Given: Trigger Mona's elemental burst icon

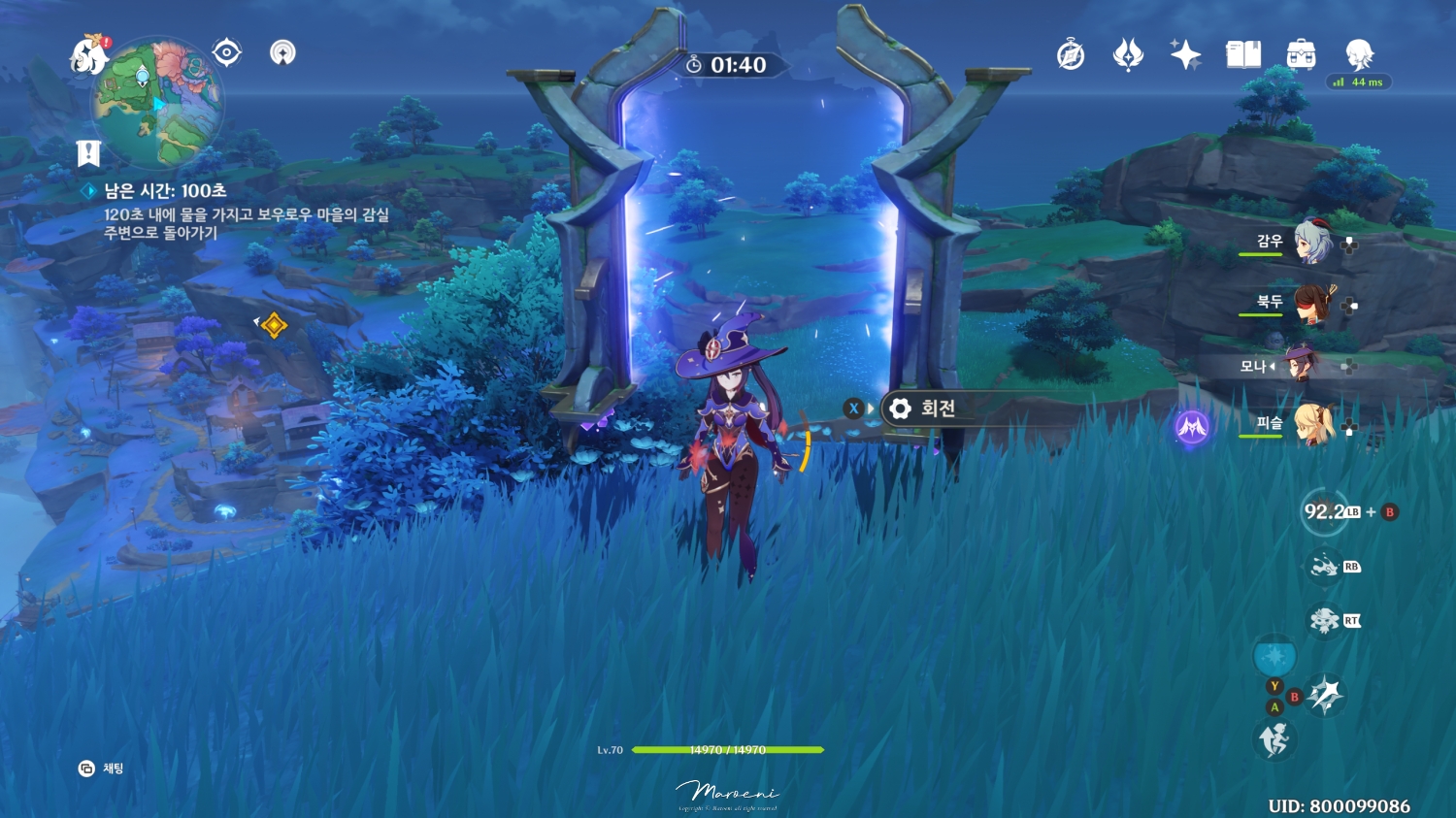Looking at the screenshot, I should point(1322,512).
